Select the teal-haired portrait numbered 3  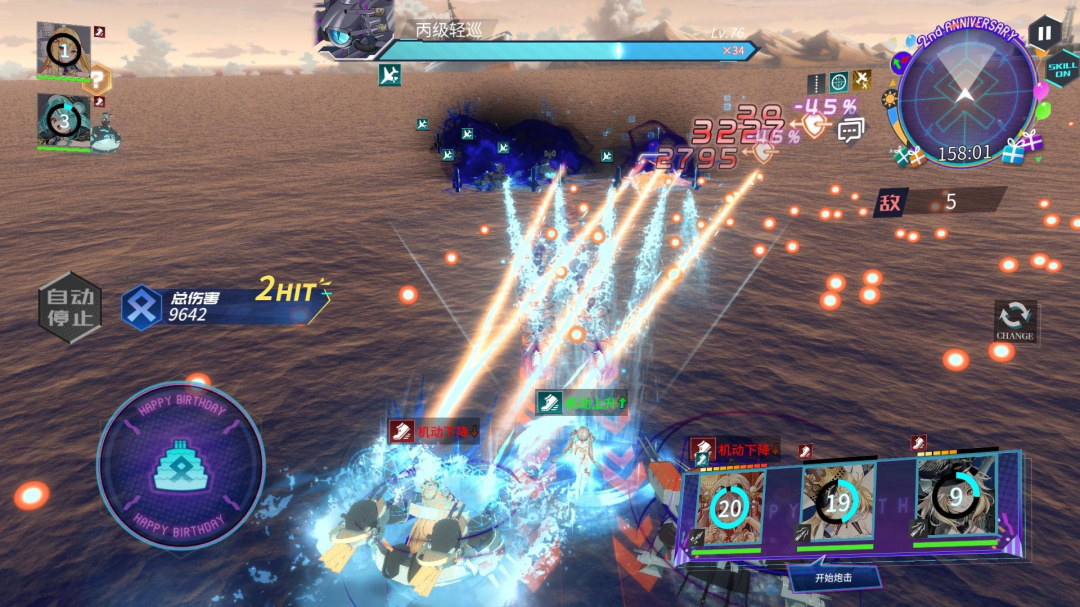[x=63, y=122]
